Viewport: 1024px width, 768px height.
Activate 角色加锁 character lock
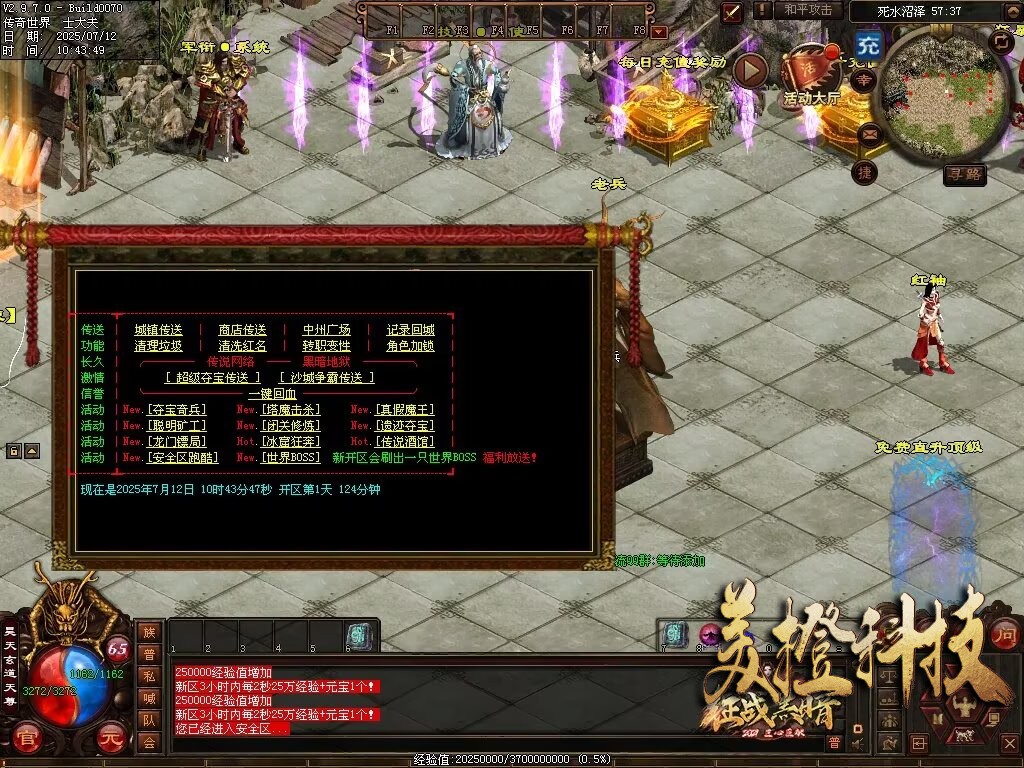[410, 346]
